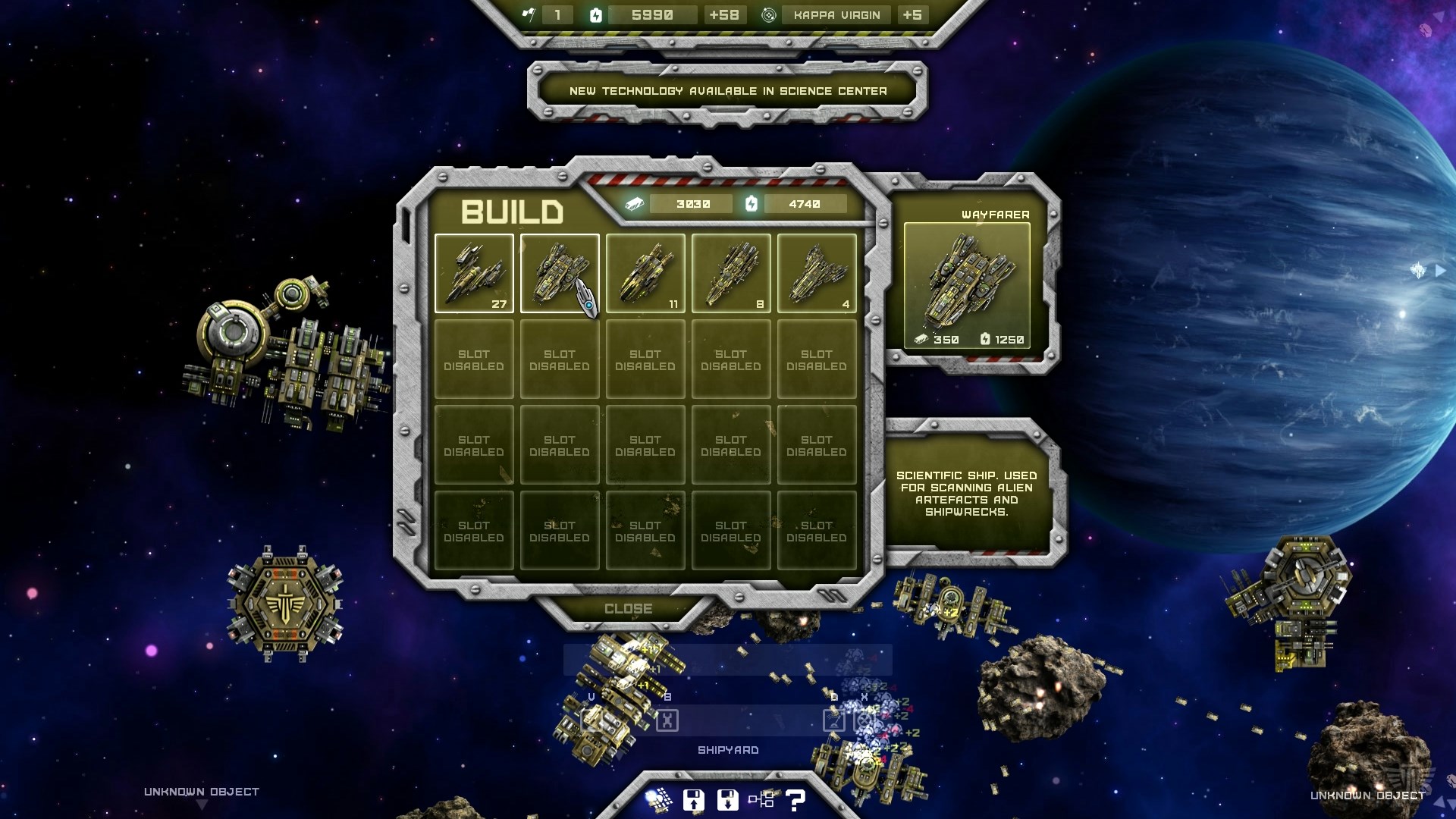Image resolution: width=1456 pixels, height=819 pixels.
Task: Expand Unknown Object at bottom left
Action: tap(201, 791)
